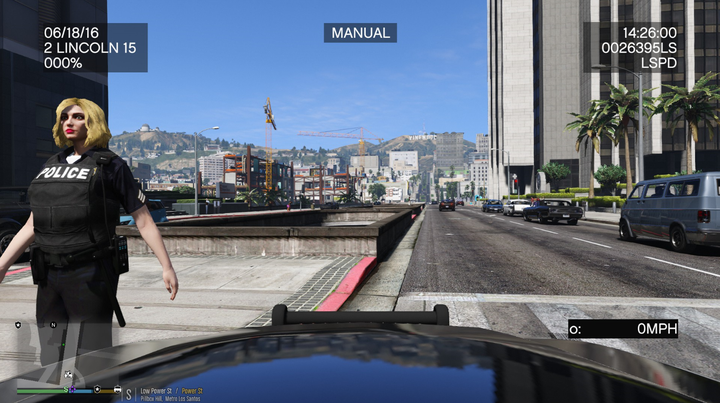Toggle the MANUAL dashcam mode label
Viewport: 720px width, 403px height.
[360, 33]
